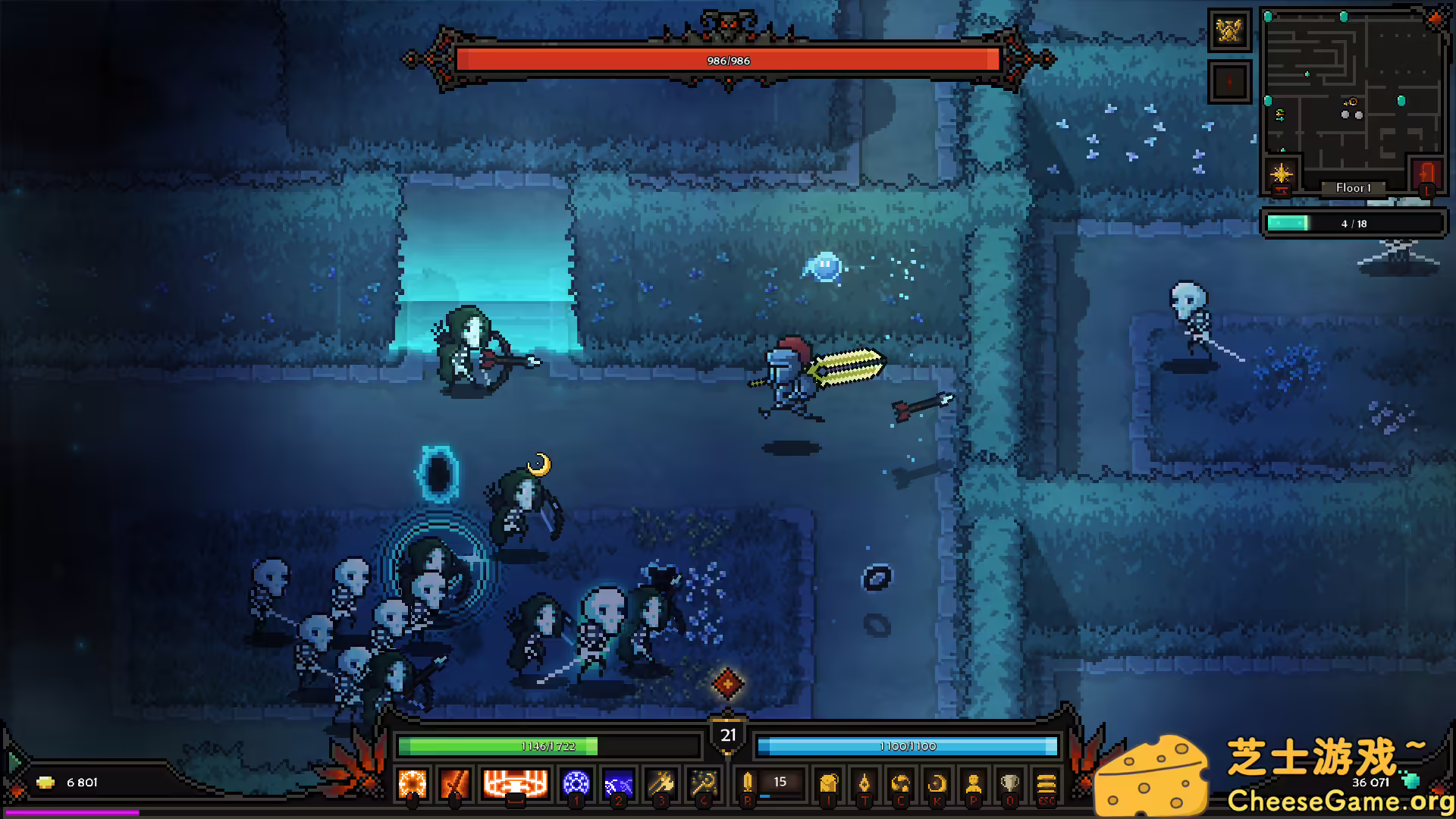Select the golden compass star button
1456x819 pixels.
[x=1282, y=174]
